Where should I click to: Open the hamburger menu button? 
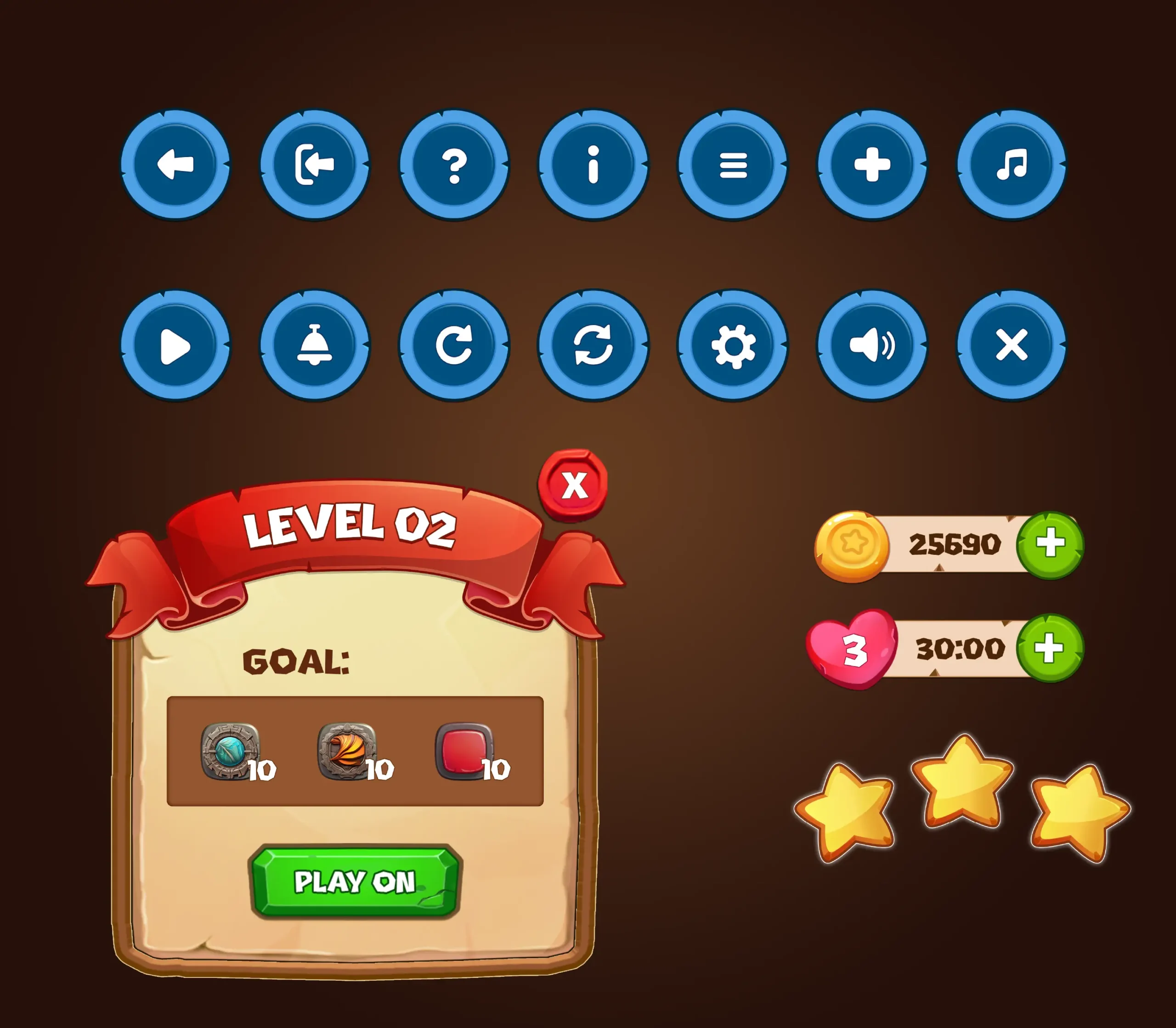(x=733, y=164)
